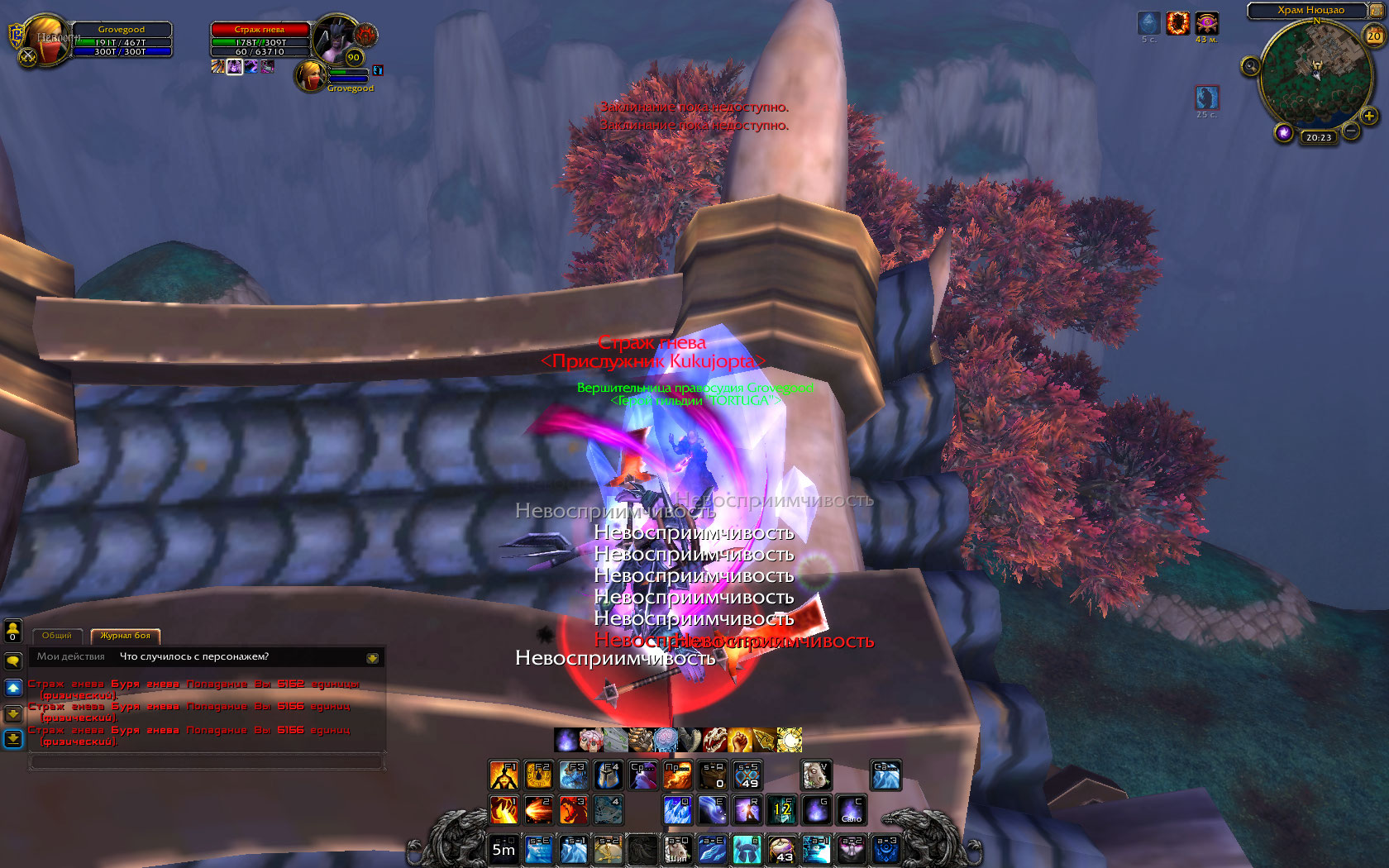Image resolution: width=1389 pixels, height=868 pixels.
Task: Open the friends list button showing 0
Action: 13,632
